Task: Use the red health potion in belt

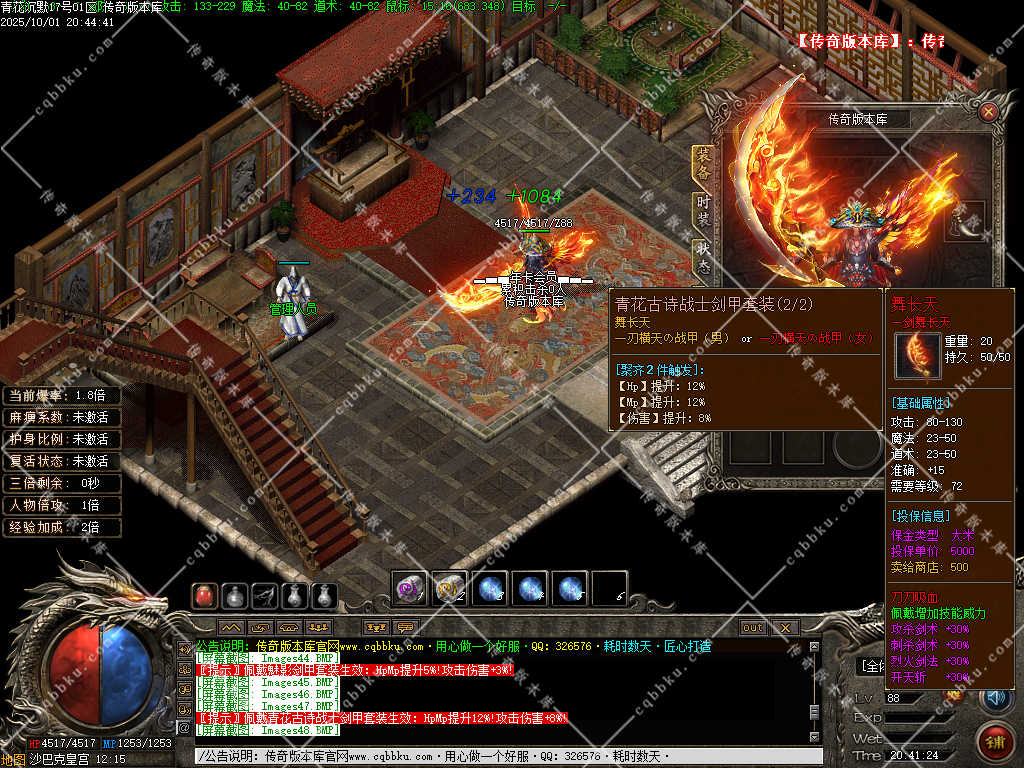Action: click(x=204, y=596)
